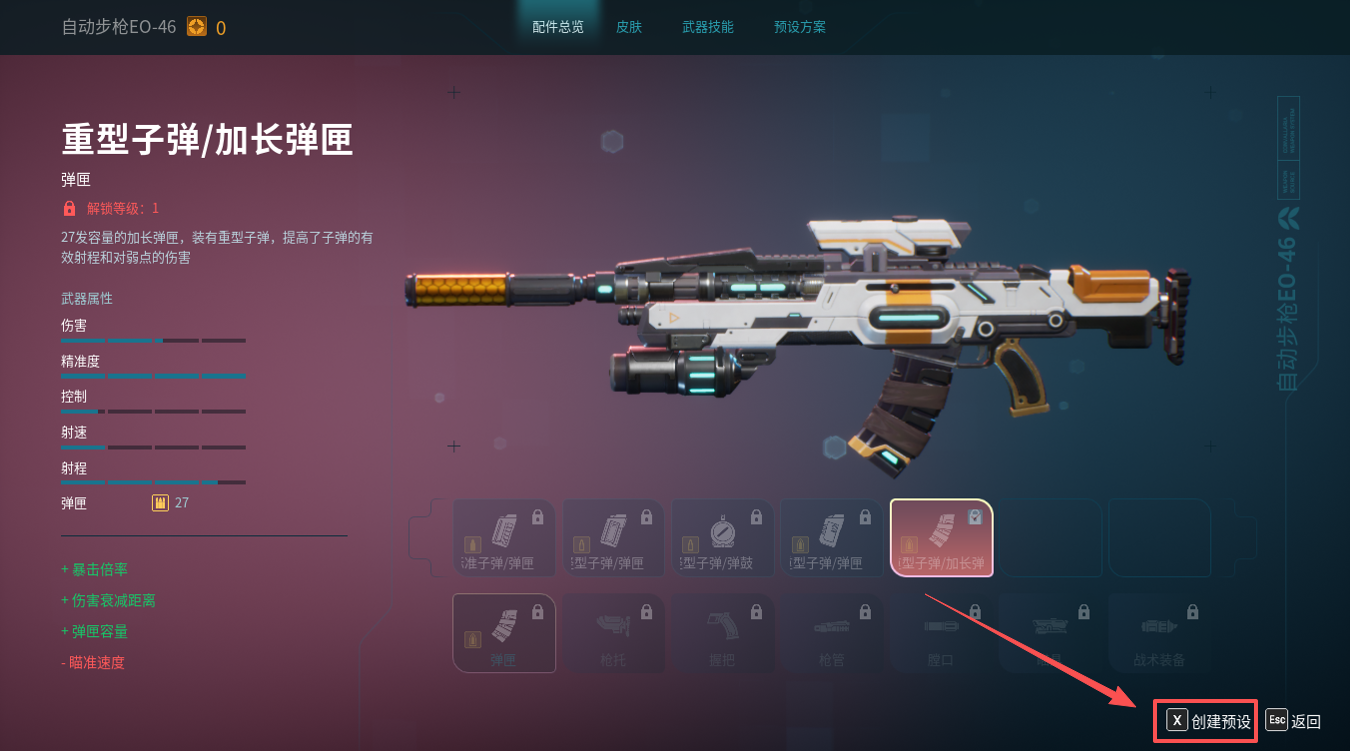Switch to the 配件总览 tab
This screenshot has height=751, width=1350.
tap(558, 27)
